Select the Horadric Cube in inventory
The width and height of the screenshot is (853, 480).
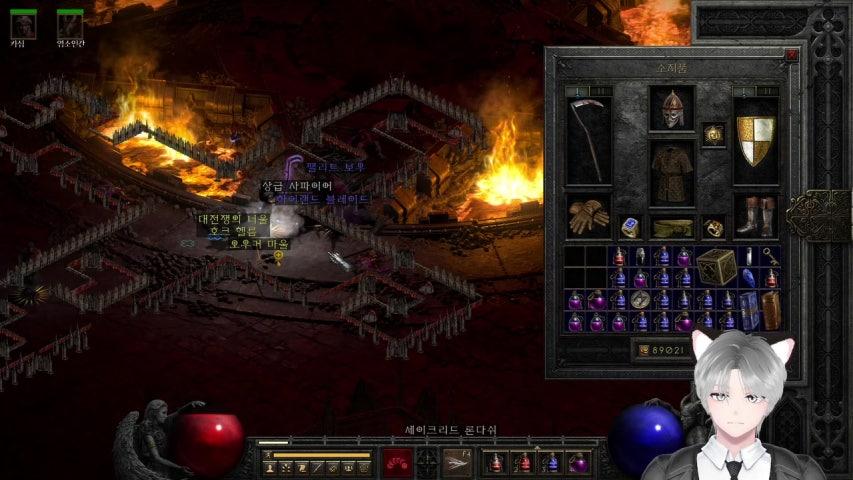(x=715, y=267)
